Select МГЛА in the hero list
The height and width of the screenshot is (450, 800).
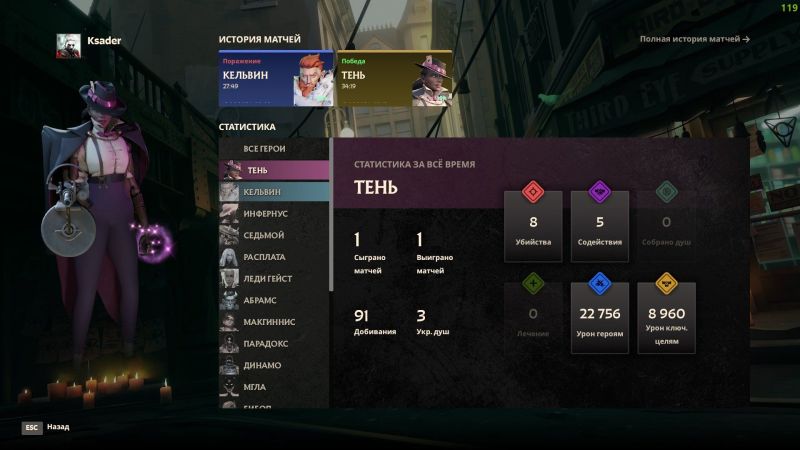pyautogui.click(x=274, y=386)
